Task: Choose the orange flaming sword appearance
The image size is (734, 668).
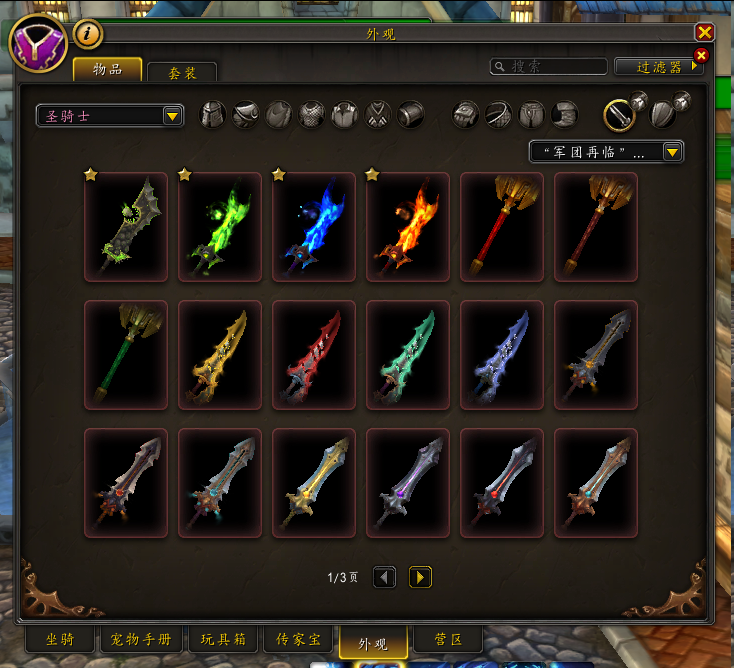Action: pos(408,227)
